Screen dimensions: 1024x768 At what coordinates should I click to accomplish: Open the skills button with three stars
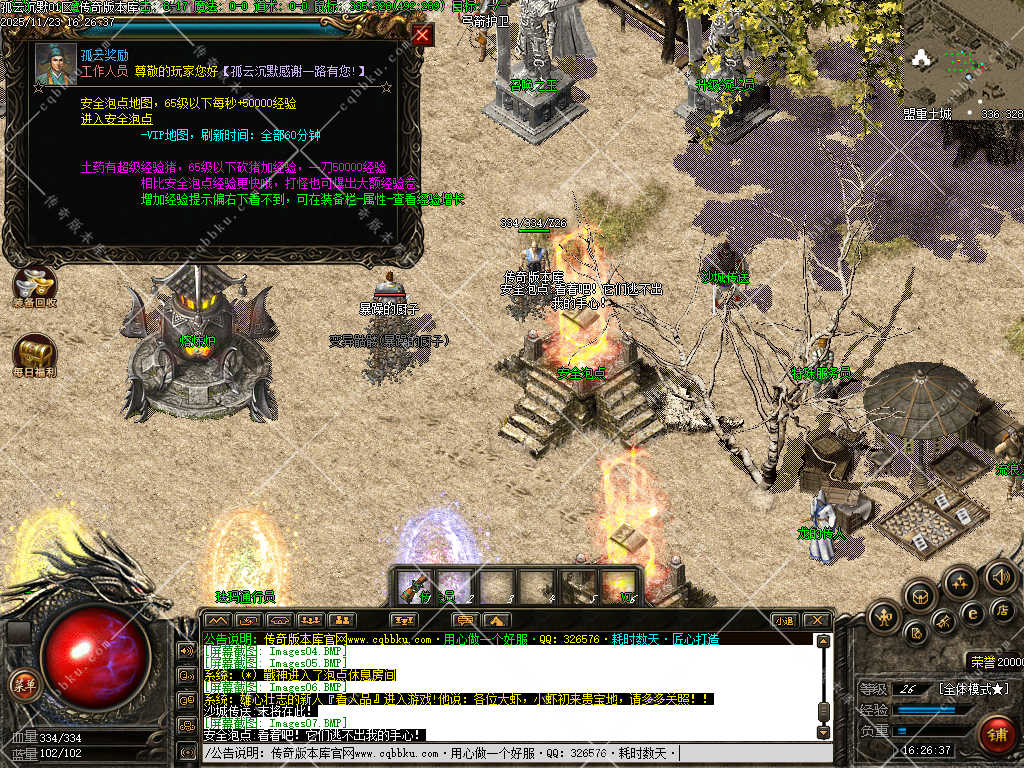pos(960,582)
